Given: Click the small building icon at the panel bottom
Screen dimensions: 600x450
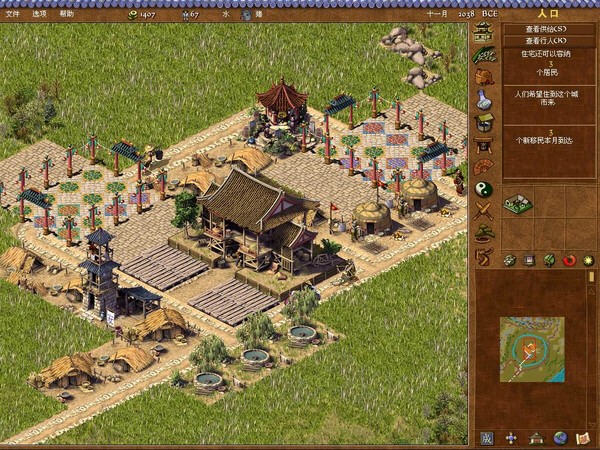Looking at the screenshot, I should click(536, 438).
